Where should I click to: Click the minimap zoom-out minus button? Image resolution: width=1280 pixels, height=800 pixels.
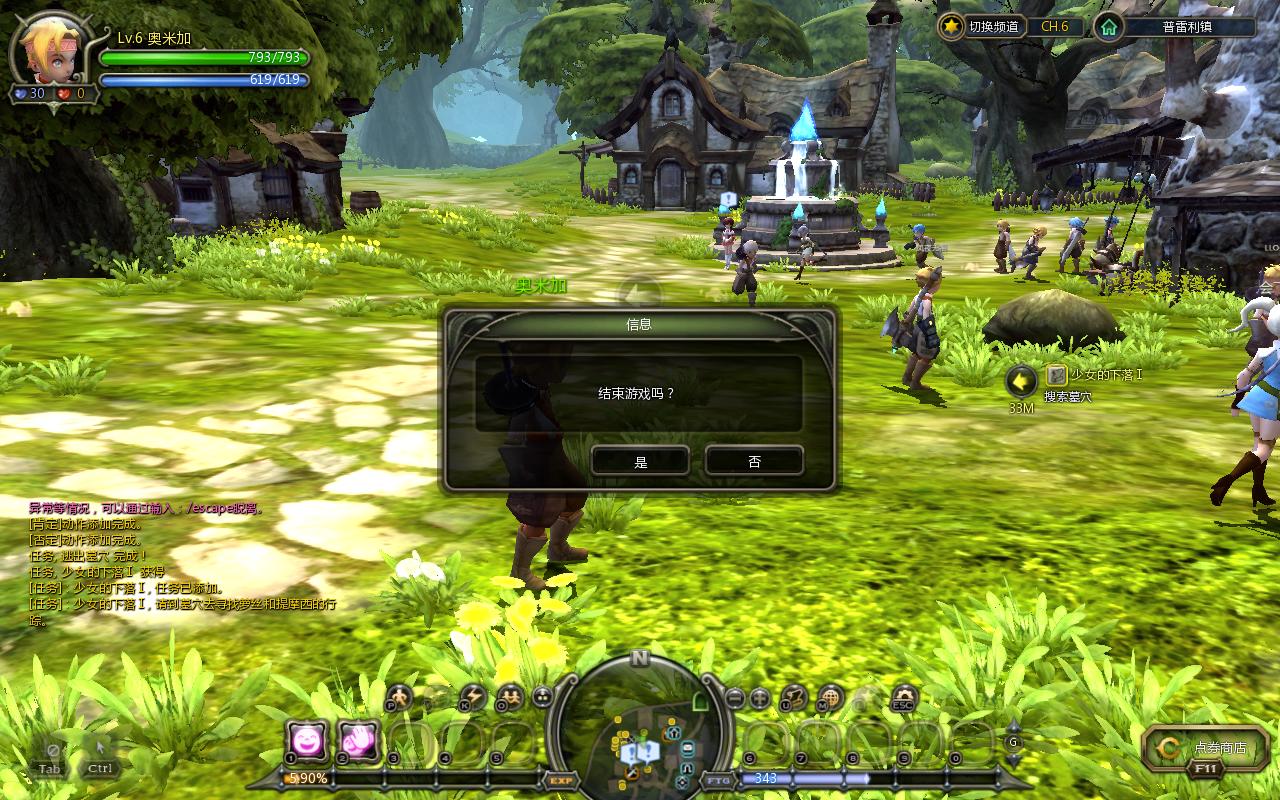coord(735,698)
